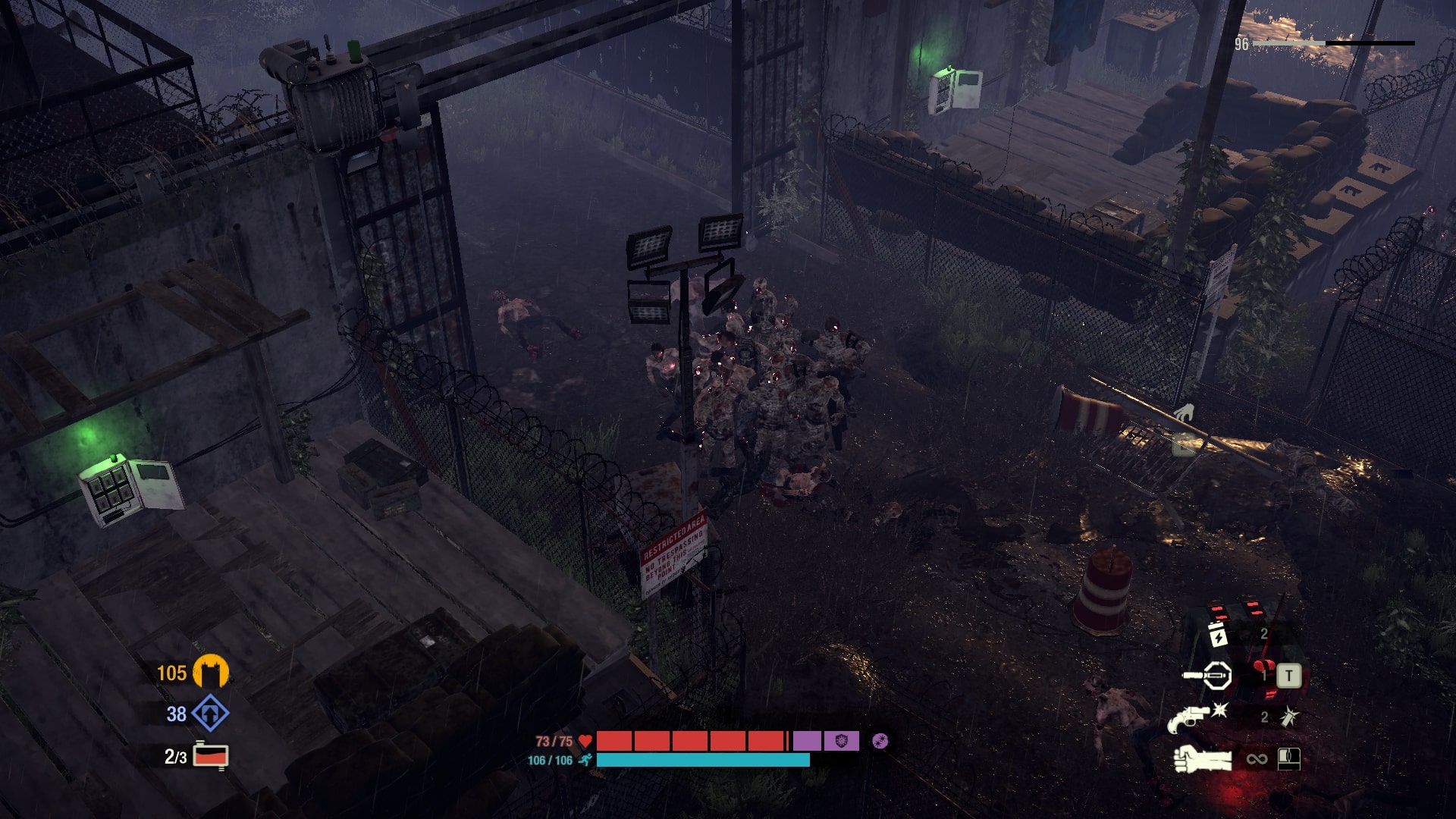The height and width of the screenshot is (819, 1456).
Task: Select the fist melee weapon icon
Action: [x=1202, y=759]
